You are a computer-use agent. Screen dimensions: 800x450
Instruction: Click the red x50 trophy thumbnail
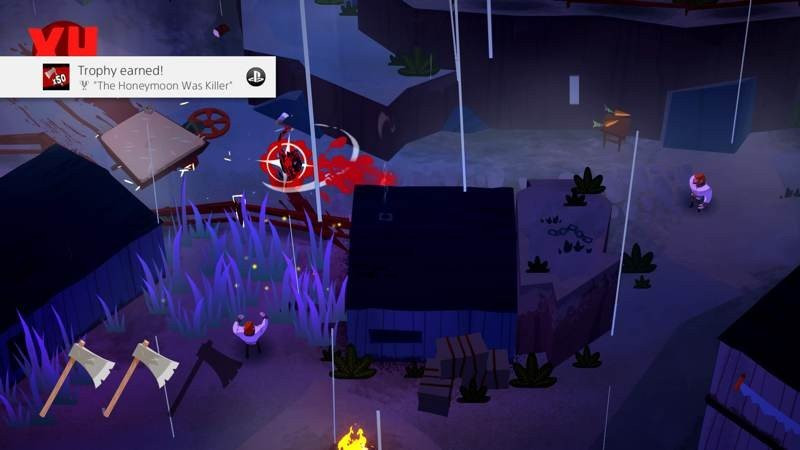[x=56, y=77]
